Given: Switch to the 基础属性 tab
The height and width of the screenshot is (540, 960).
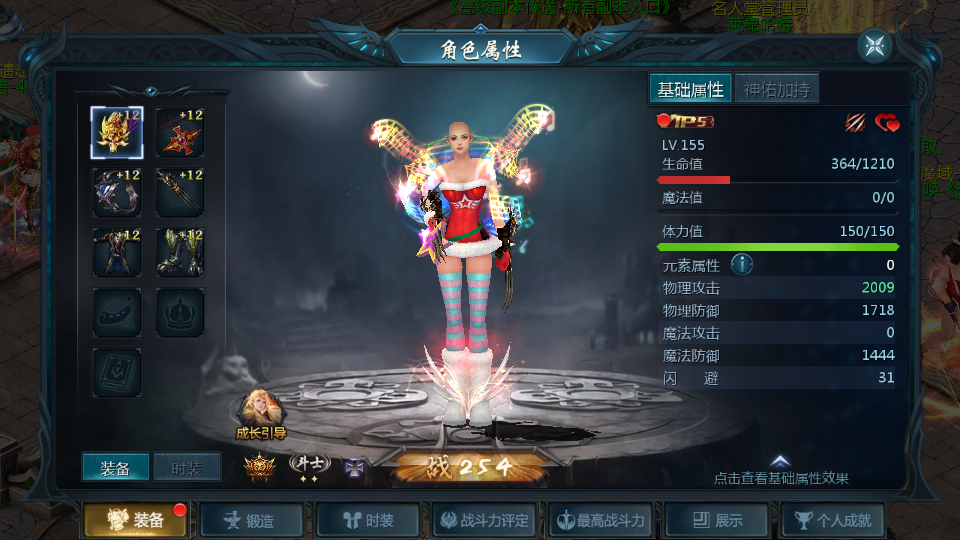Looking at the screenshot, I should pos(690,89).
